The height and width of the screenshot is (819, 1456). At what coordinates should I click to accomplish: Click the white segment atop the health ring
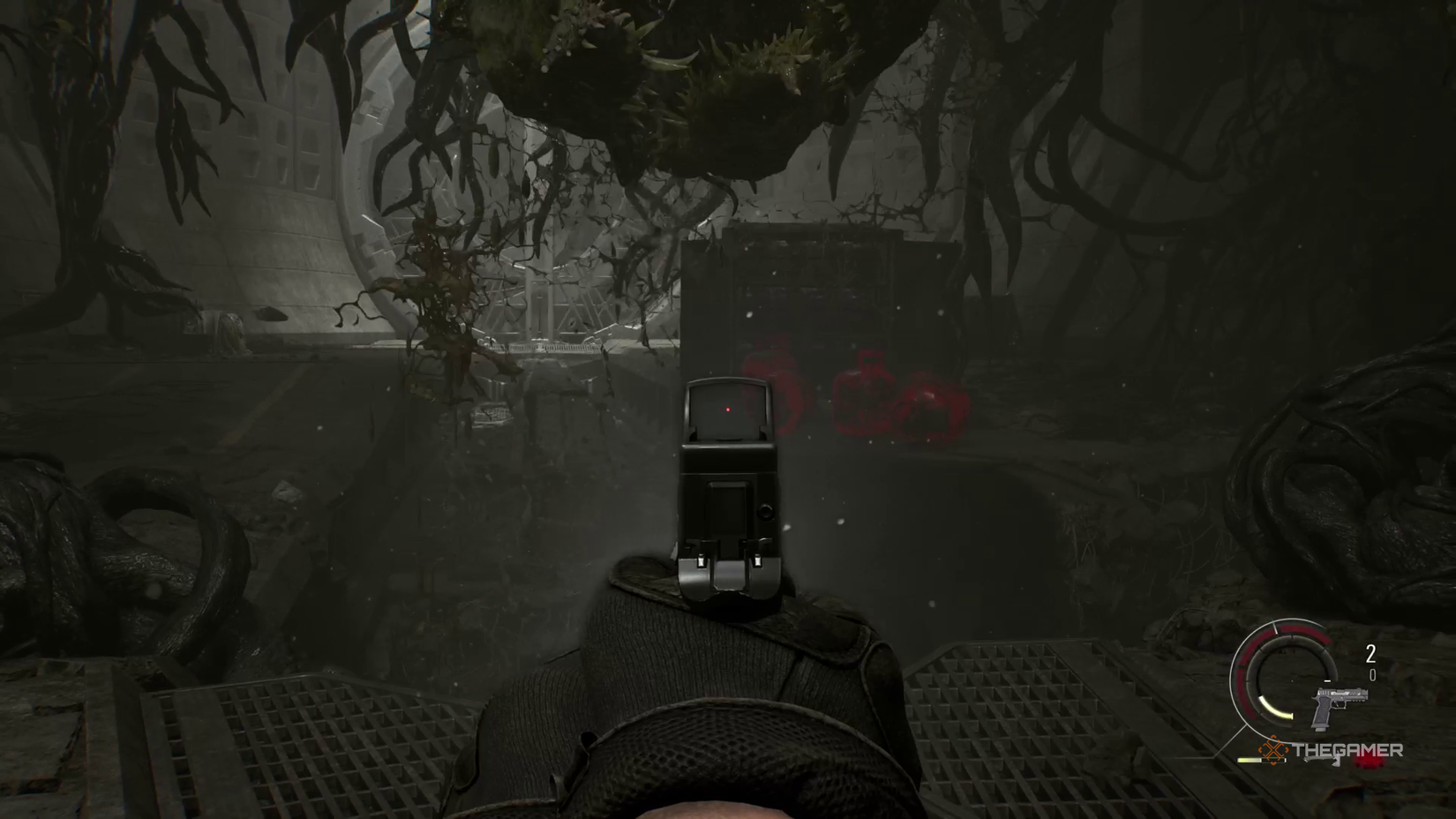(1277, 628)
